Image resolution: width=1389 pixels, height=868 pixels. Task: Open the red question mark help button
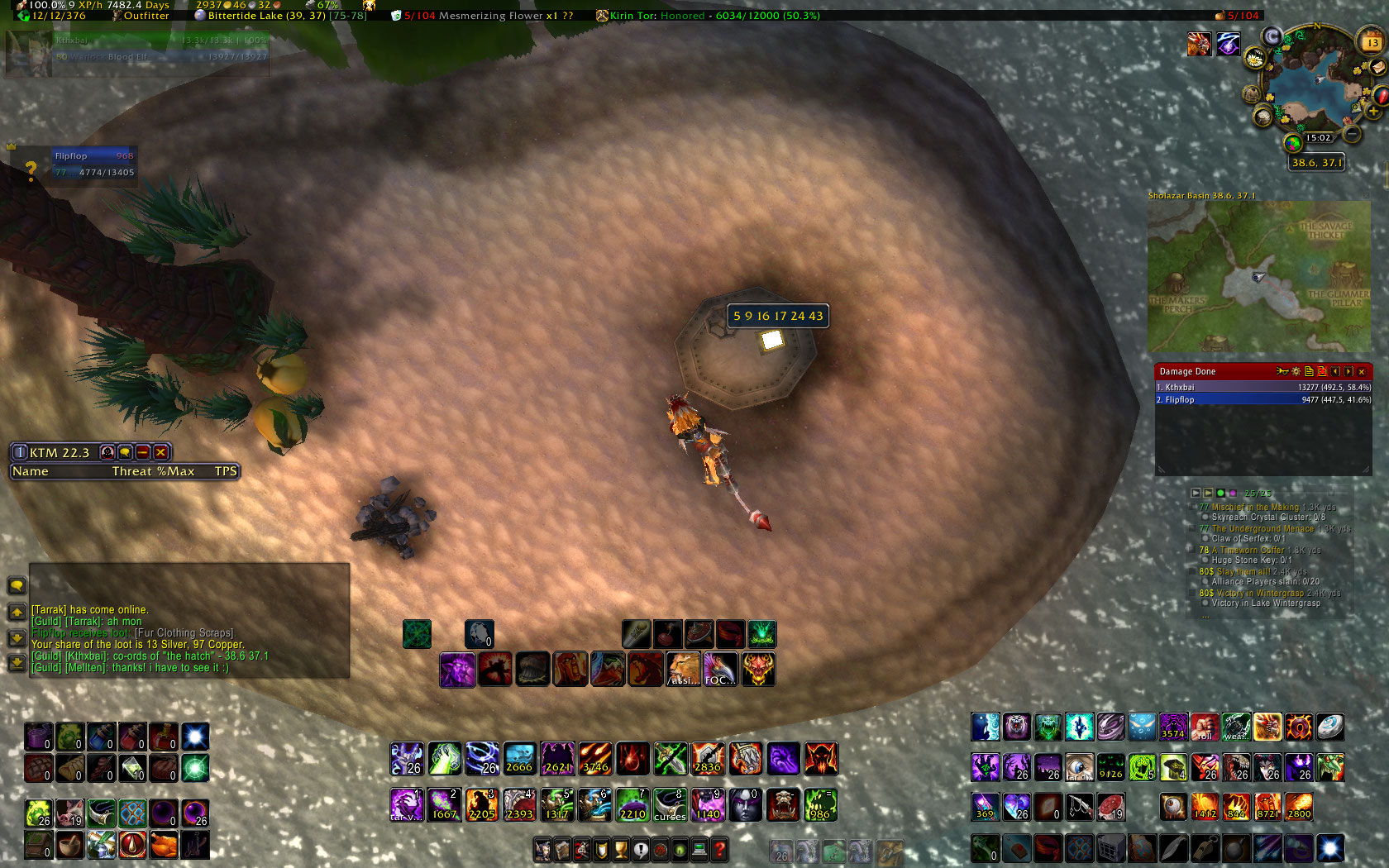tap(720, 849)
